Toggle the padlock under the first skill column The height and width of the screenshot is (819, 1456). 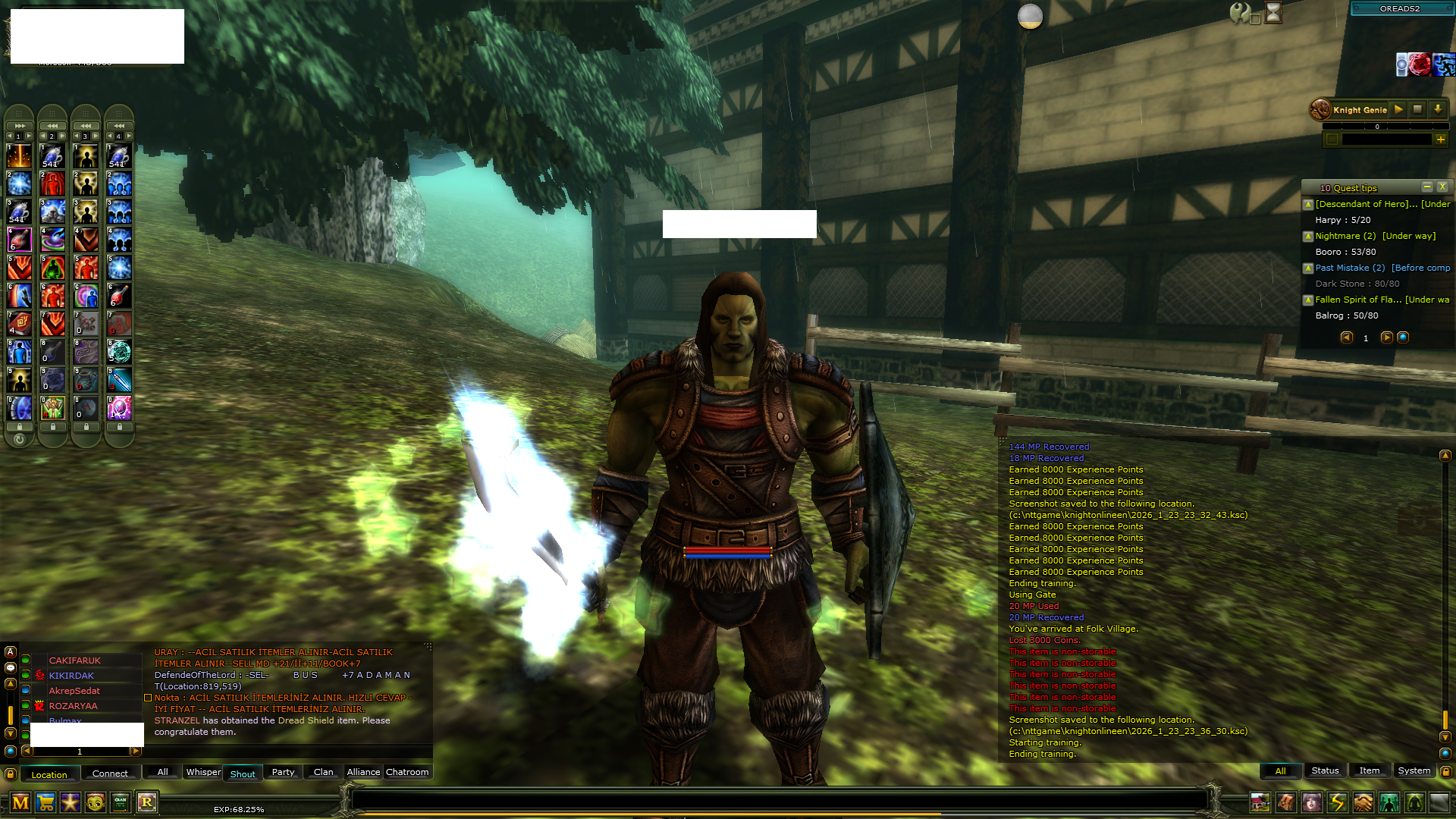click(18, 427)
